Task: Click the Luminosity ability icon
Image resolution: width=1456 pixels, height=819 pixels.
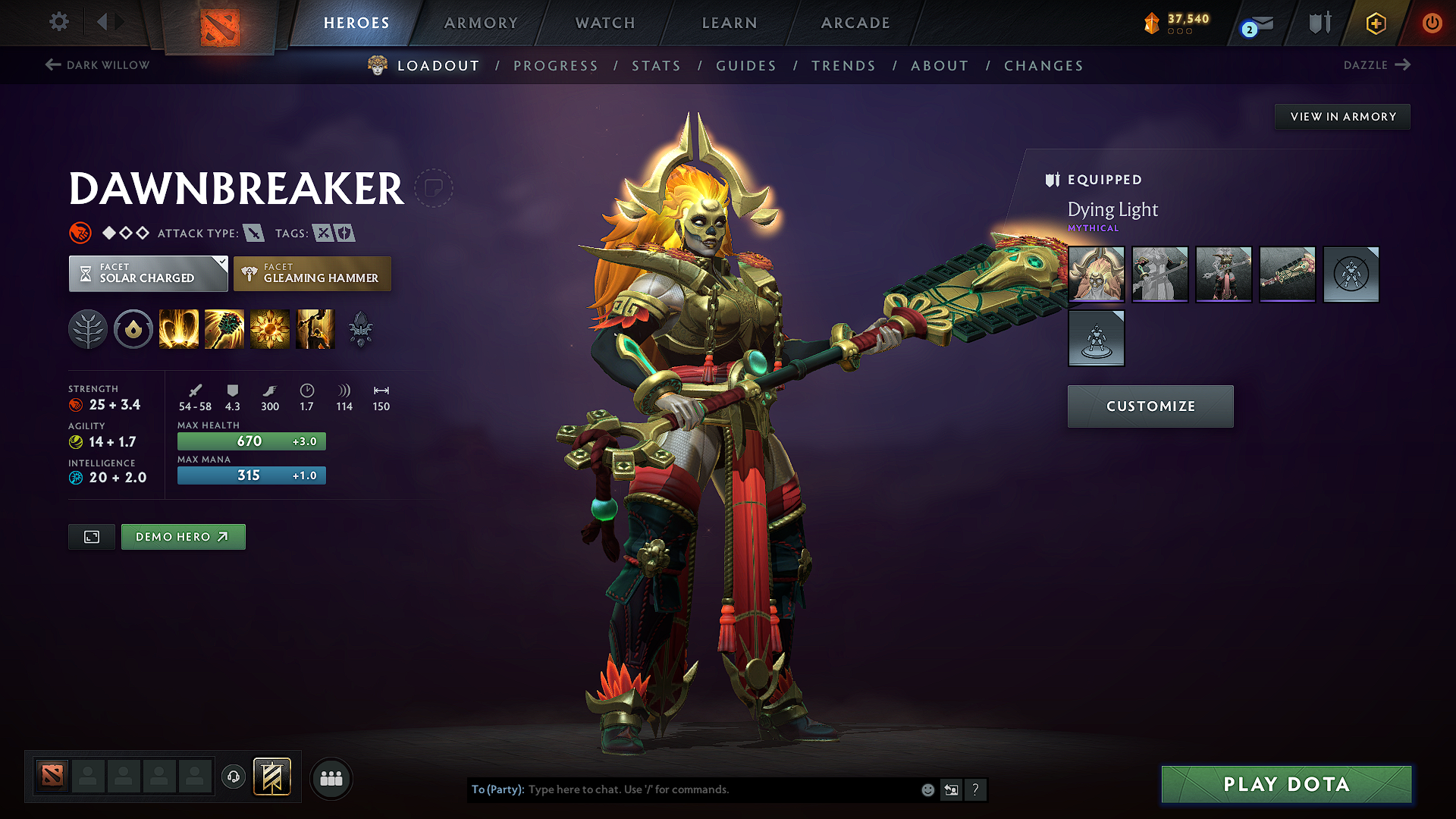Action: point(269,328)
